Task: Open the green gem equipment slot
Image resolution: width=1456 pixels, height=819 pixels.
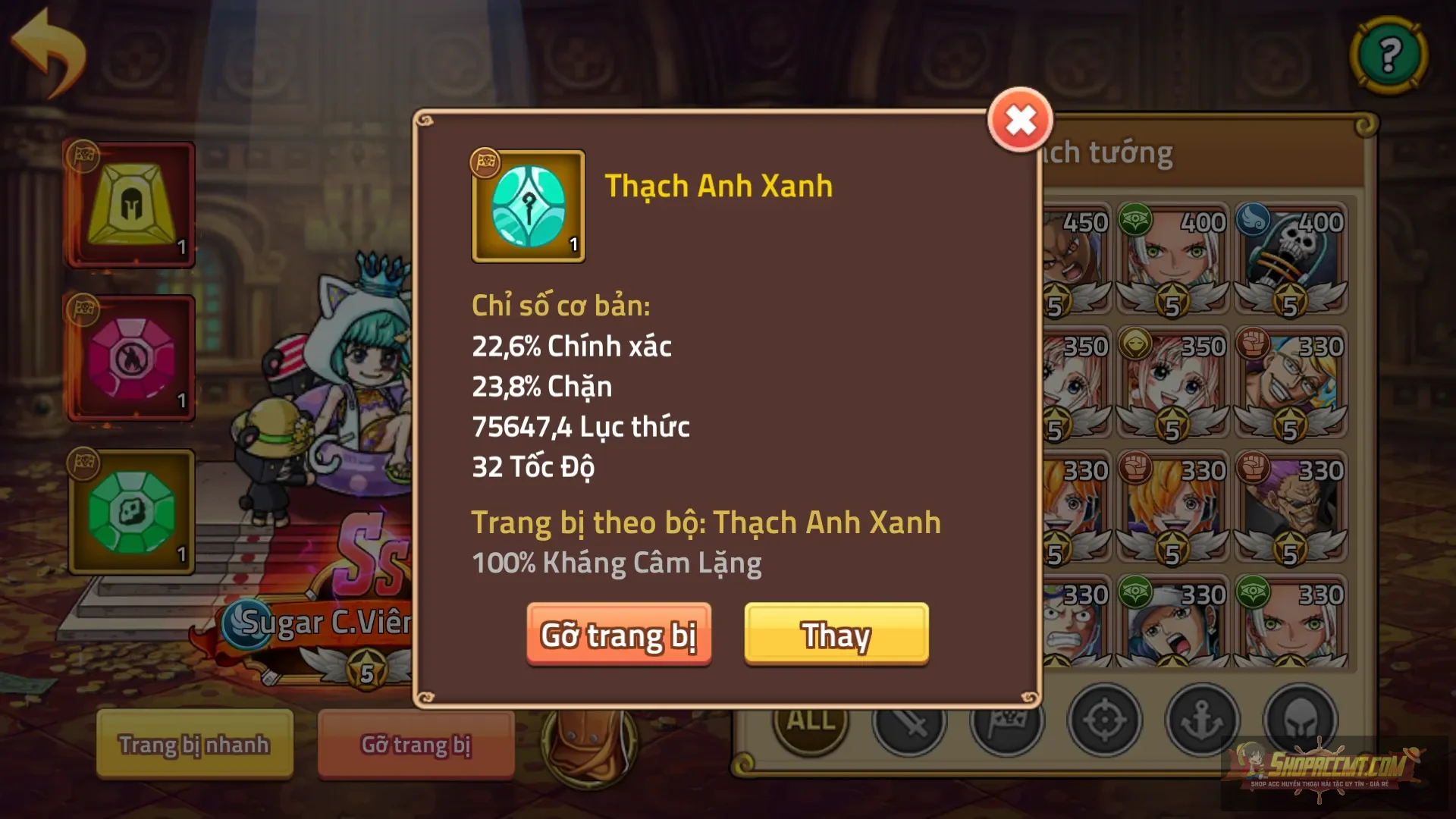Action: [131, 513]
